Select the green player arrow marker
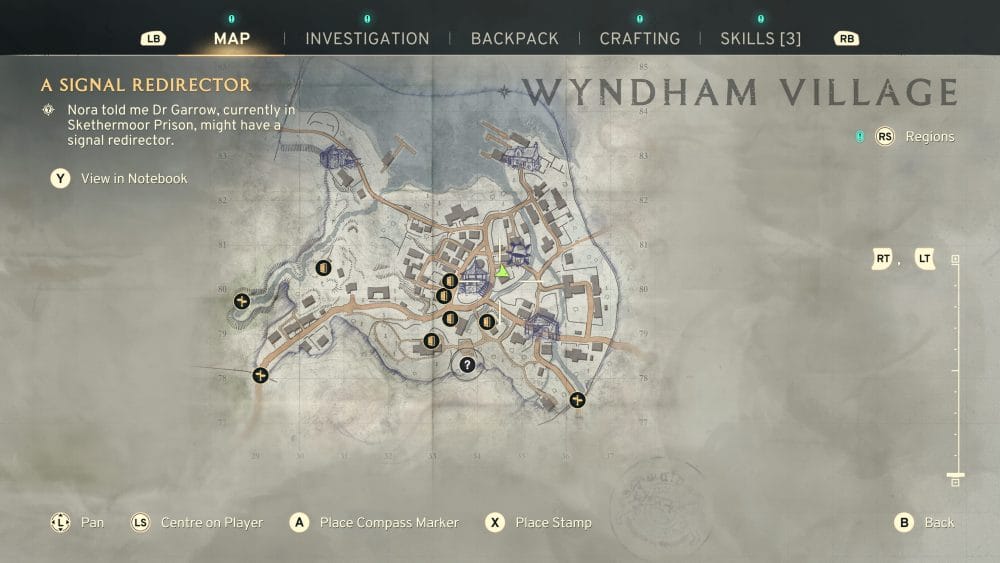Viewport: 1000px width, 563px height. (503, 270)
